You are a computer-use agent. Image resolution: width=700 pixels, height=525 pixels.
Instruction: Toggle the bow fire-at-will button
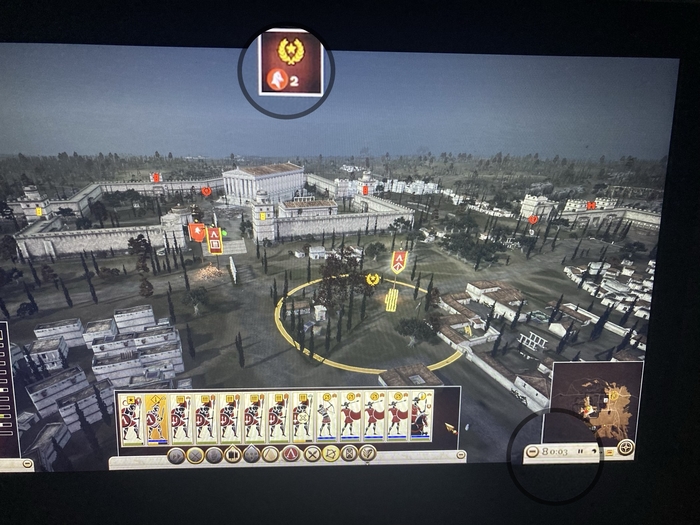coord(330,454)
